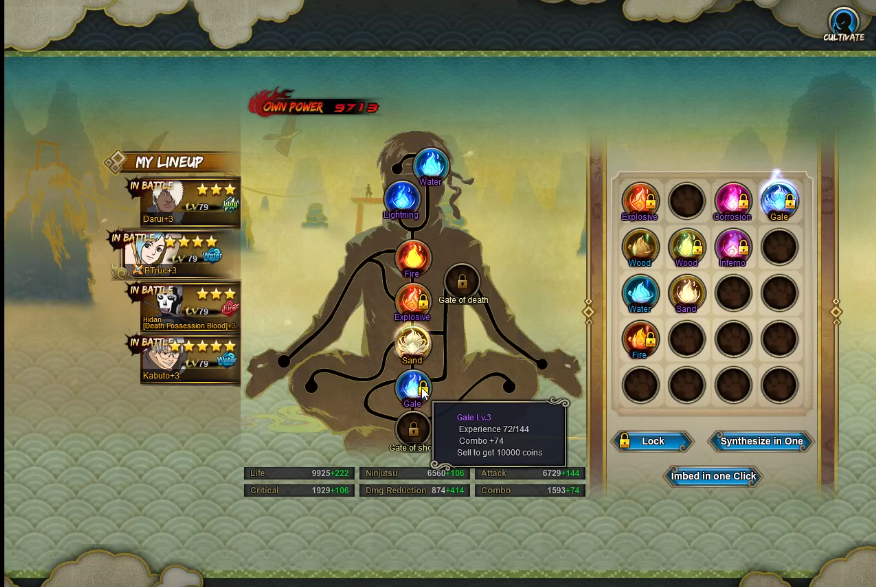
Task: Open the Cultivate menu icon
Action: (x=843, y=24)
